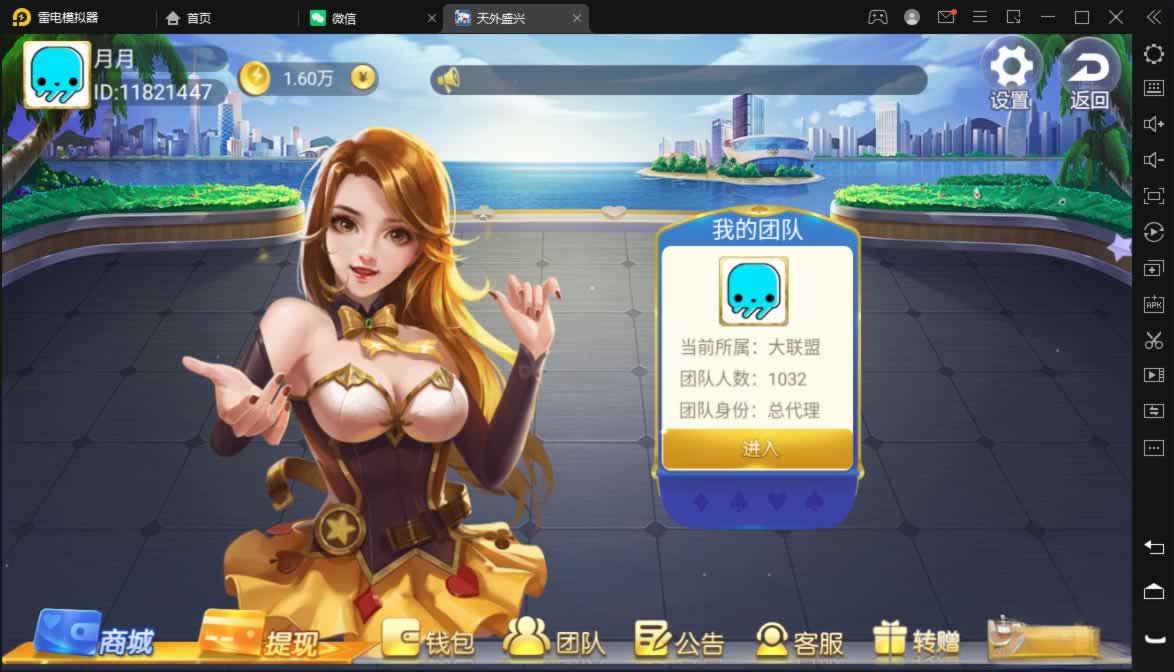Click the 返回 back button
1174x672 pixels.
pos(1089,74)
